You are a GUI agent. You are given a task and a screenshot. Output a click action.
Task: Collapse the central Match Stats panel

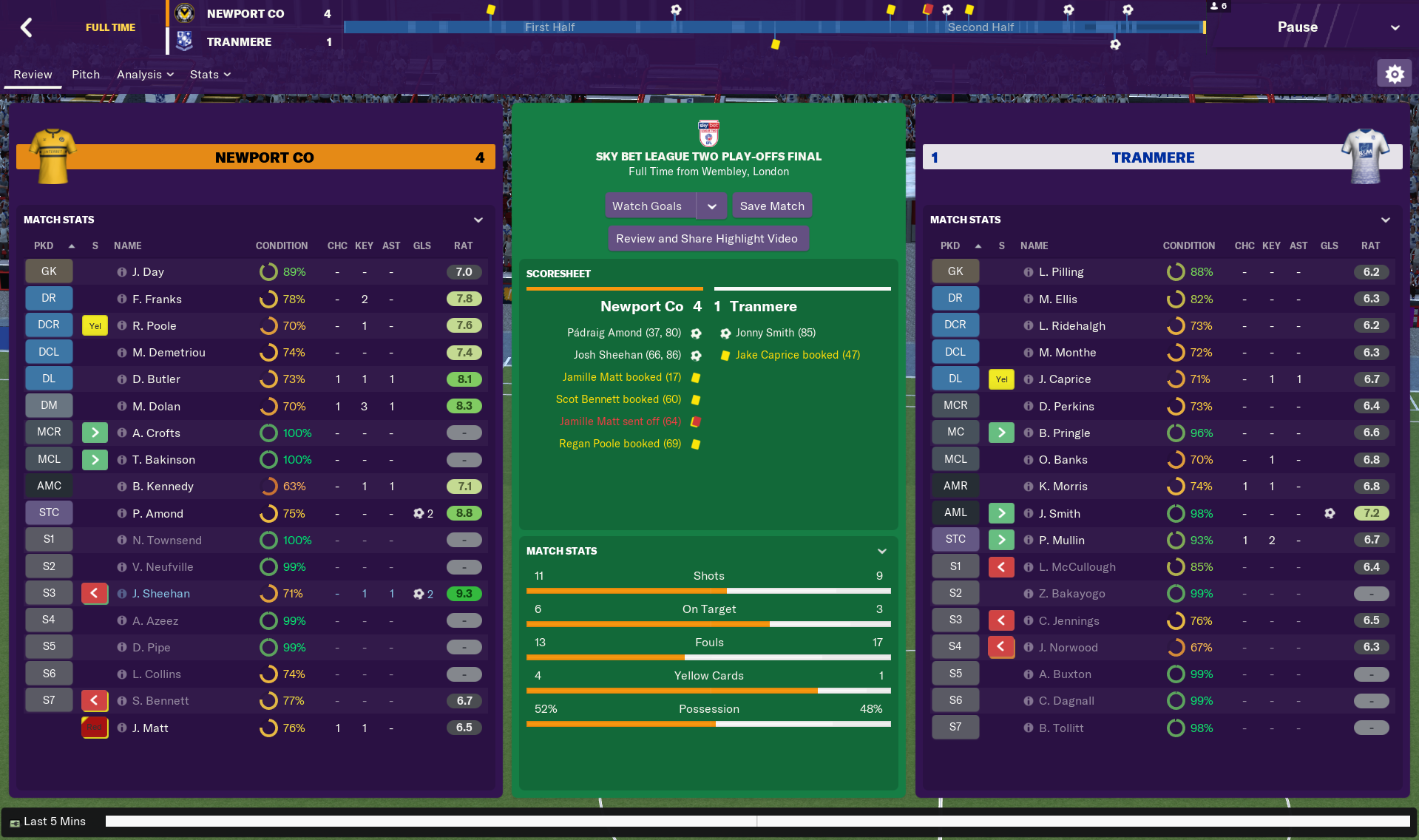coord(881,552)
